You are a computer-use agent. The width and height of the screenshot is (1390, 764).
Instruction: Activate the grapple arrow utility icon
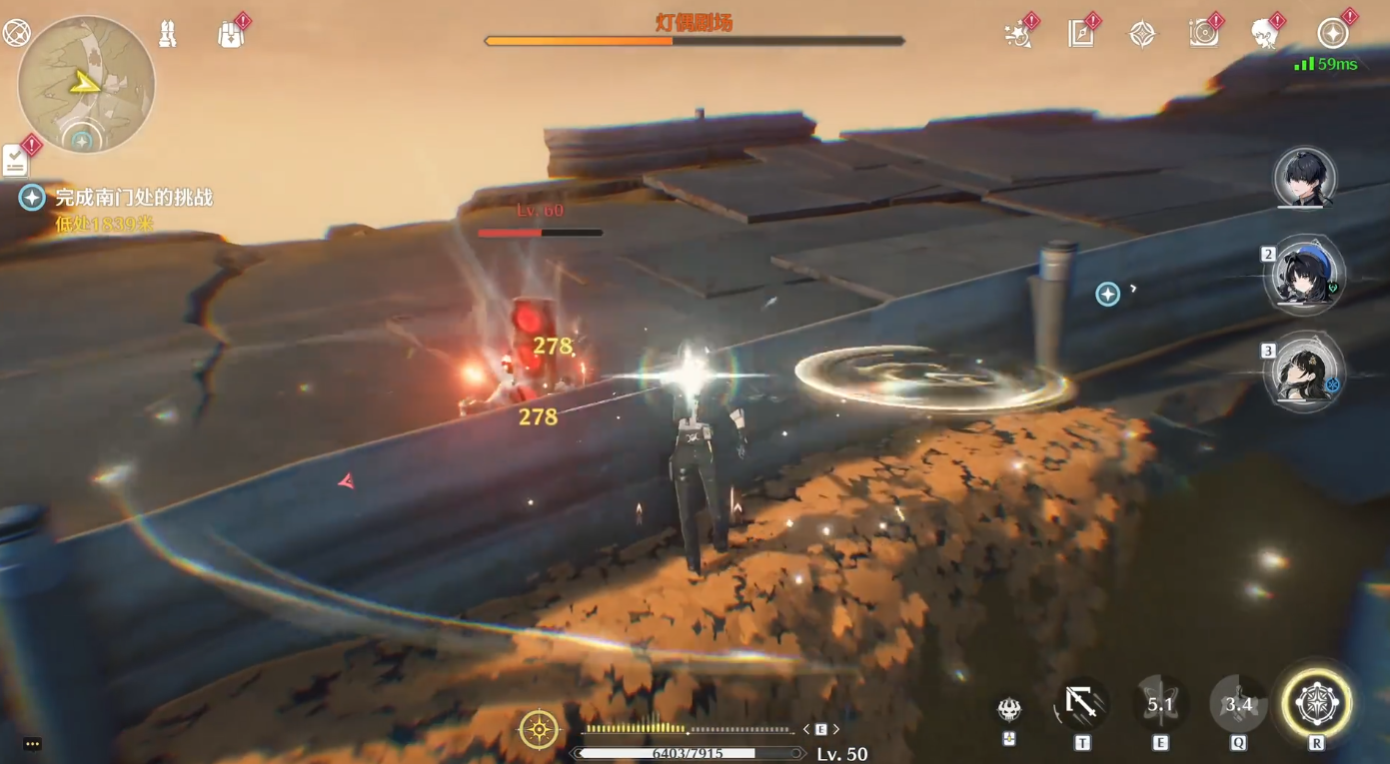point(1081,704)
